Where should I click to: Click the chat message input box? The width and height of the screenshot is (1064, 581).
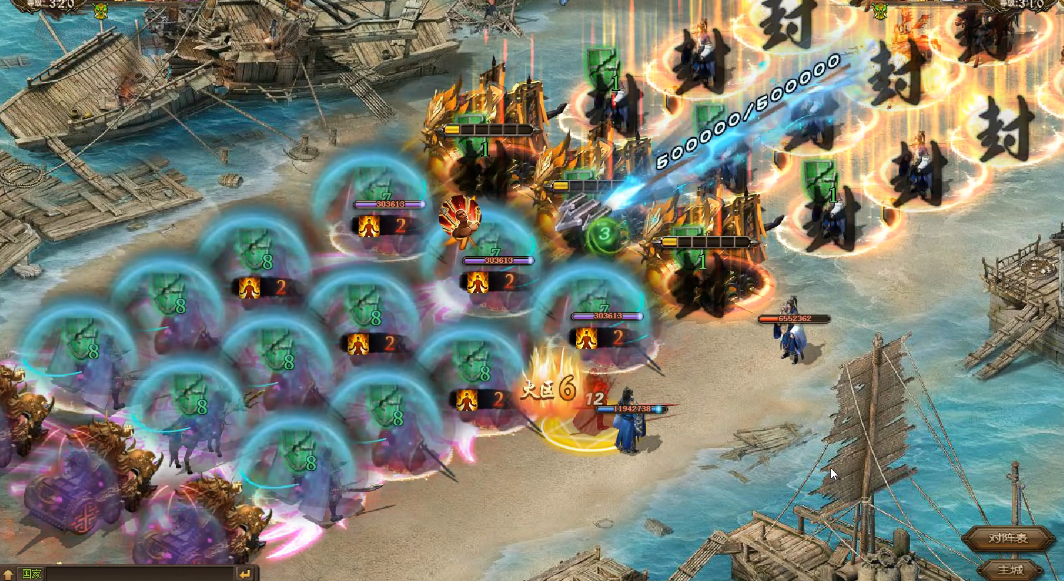(x=140, y=574)
